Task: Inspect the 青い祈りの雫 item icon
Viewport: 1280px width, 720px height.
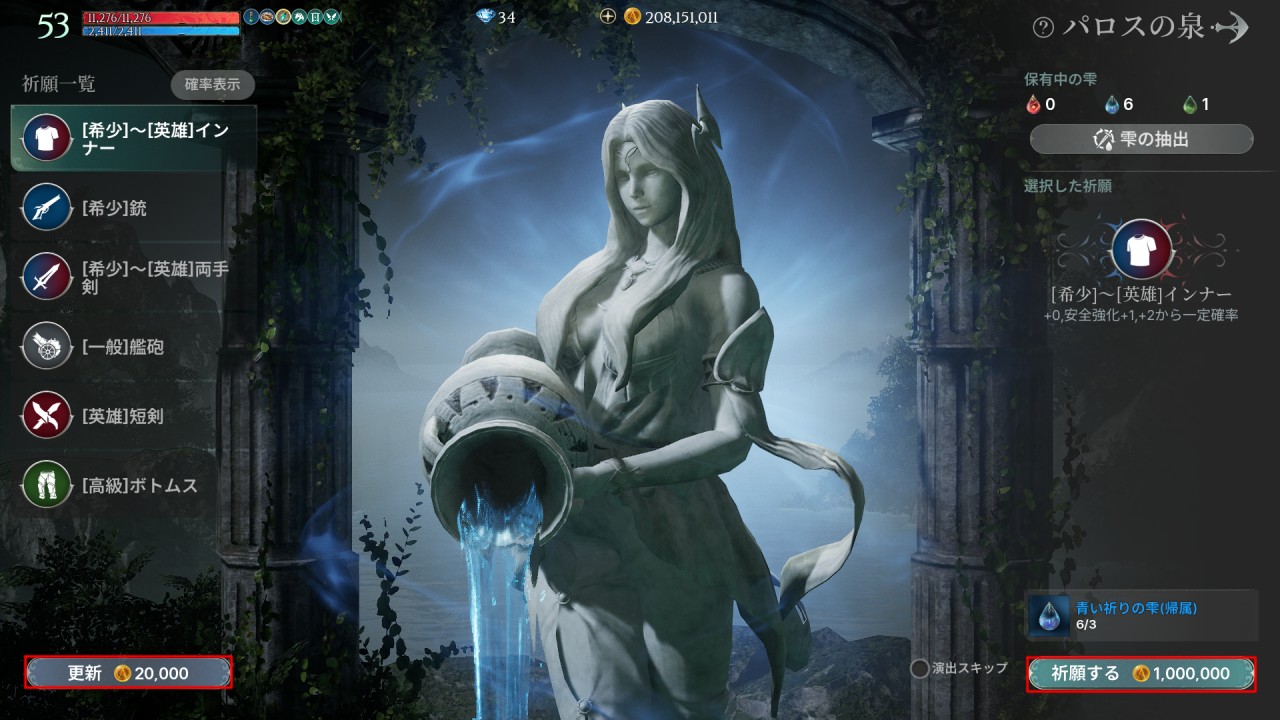Action: (1049, 615)
